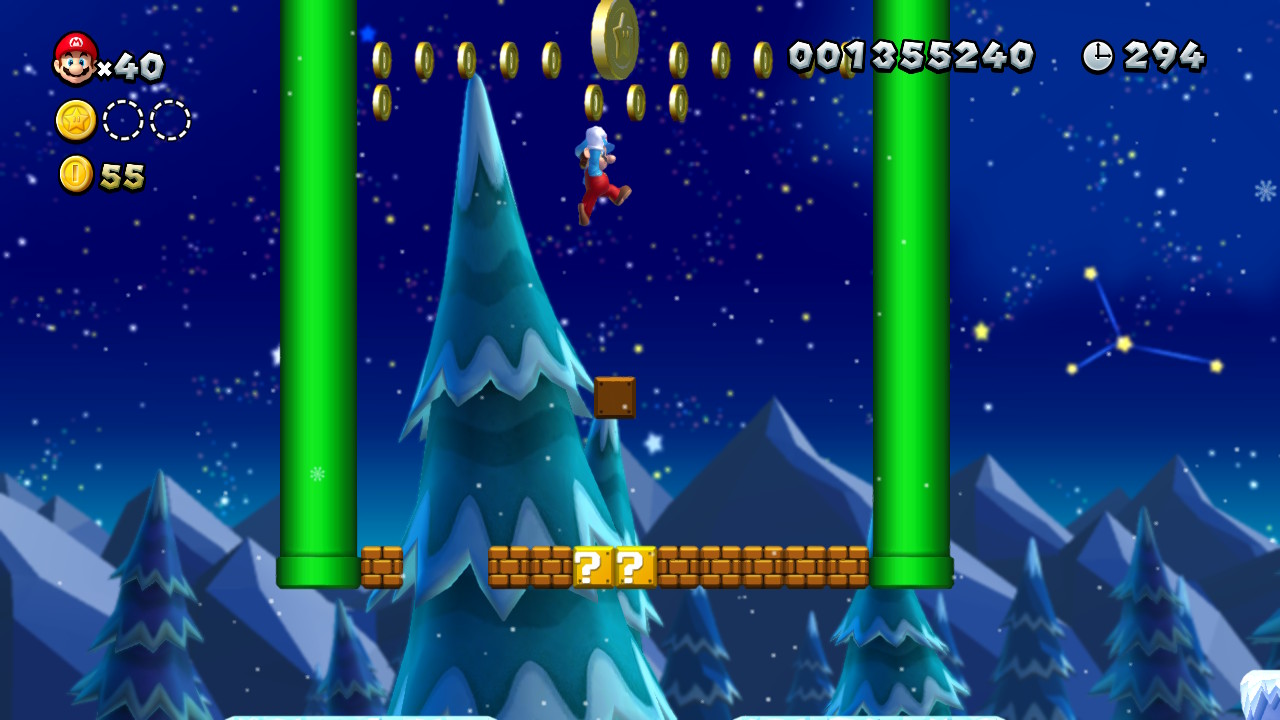Hit the floating wooden crate block

point(617,399)
